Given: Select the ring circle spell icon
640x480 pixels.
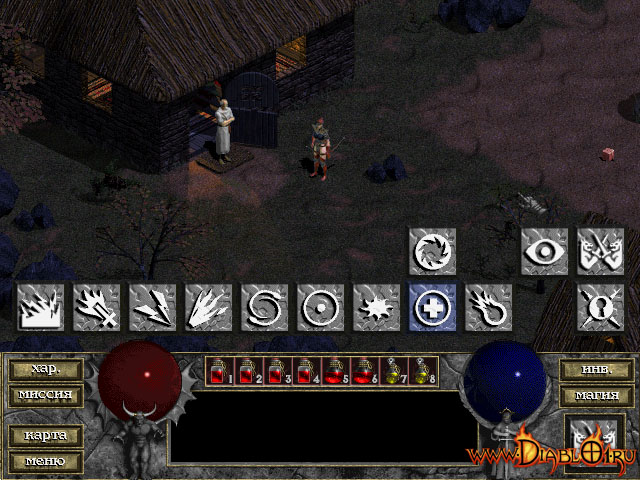Looking at the screenshot, I should (320, 307).
